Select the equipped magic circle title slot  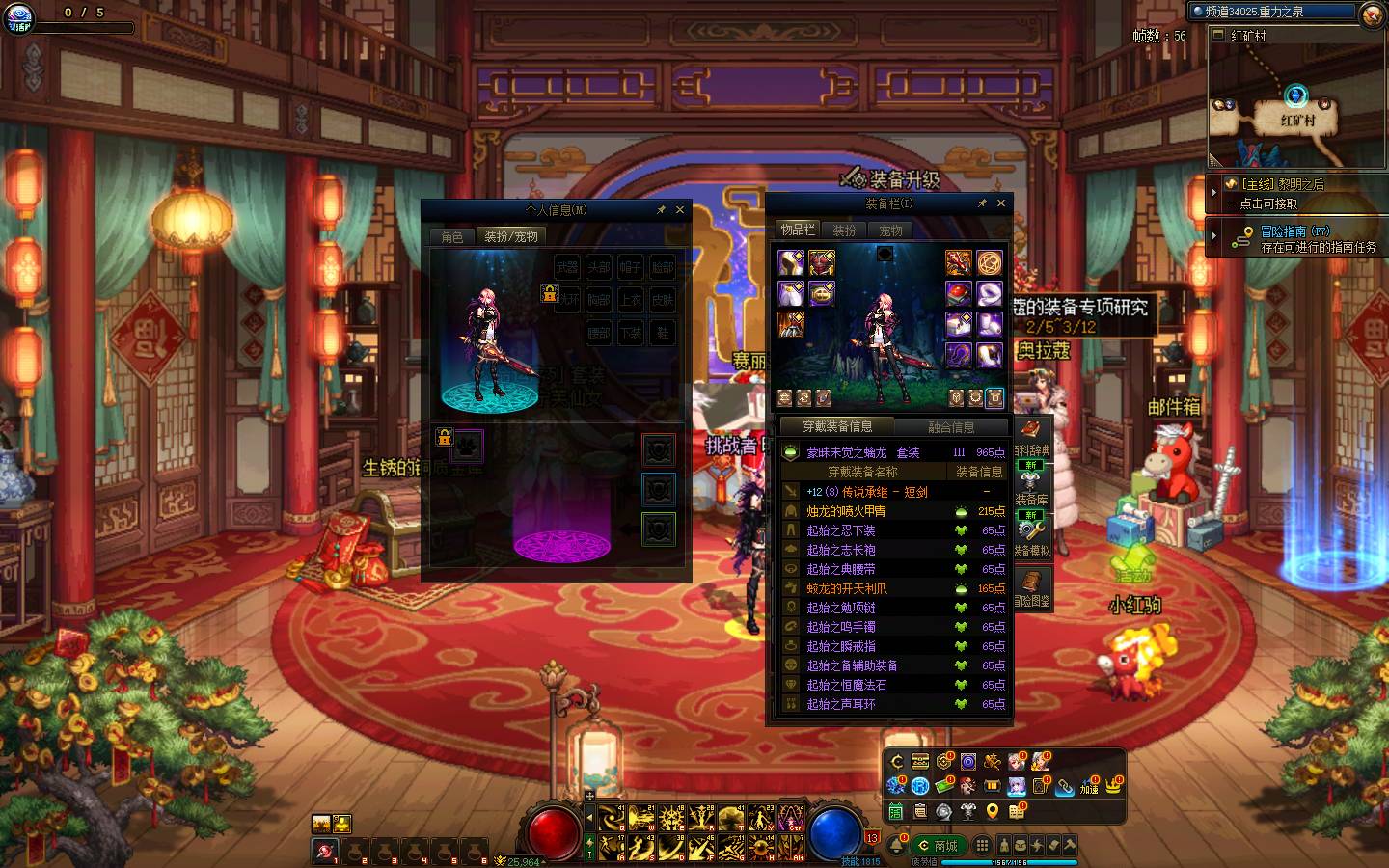pos(990,262)
